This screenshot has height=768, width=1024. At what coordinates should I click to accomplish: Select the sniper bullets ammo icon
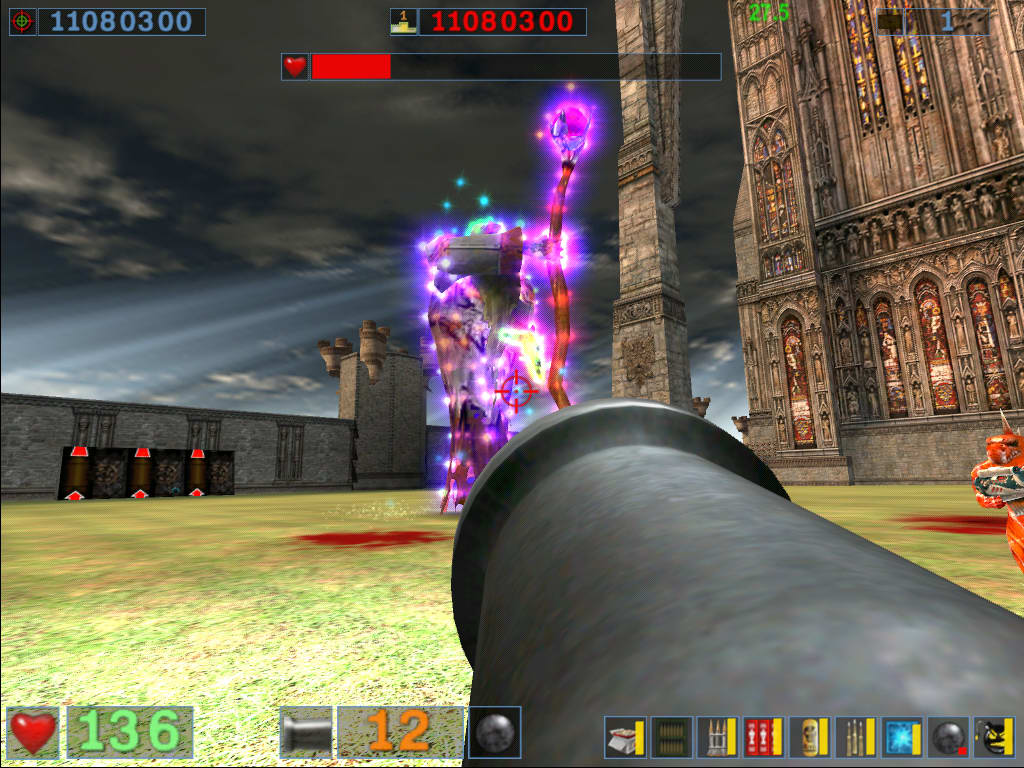[855, 738]
